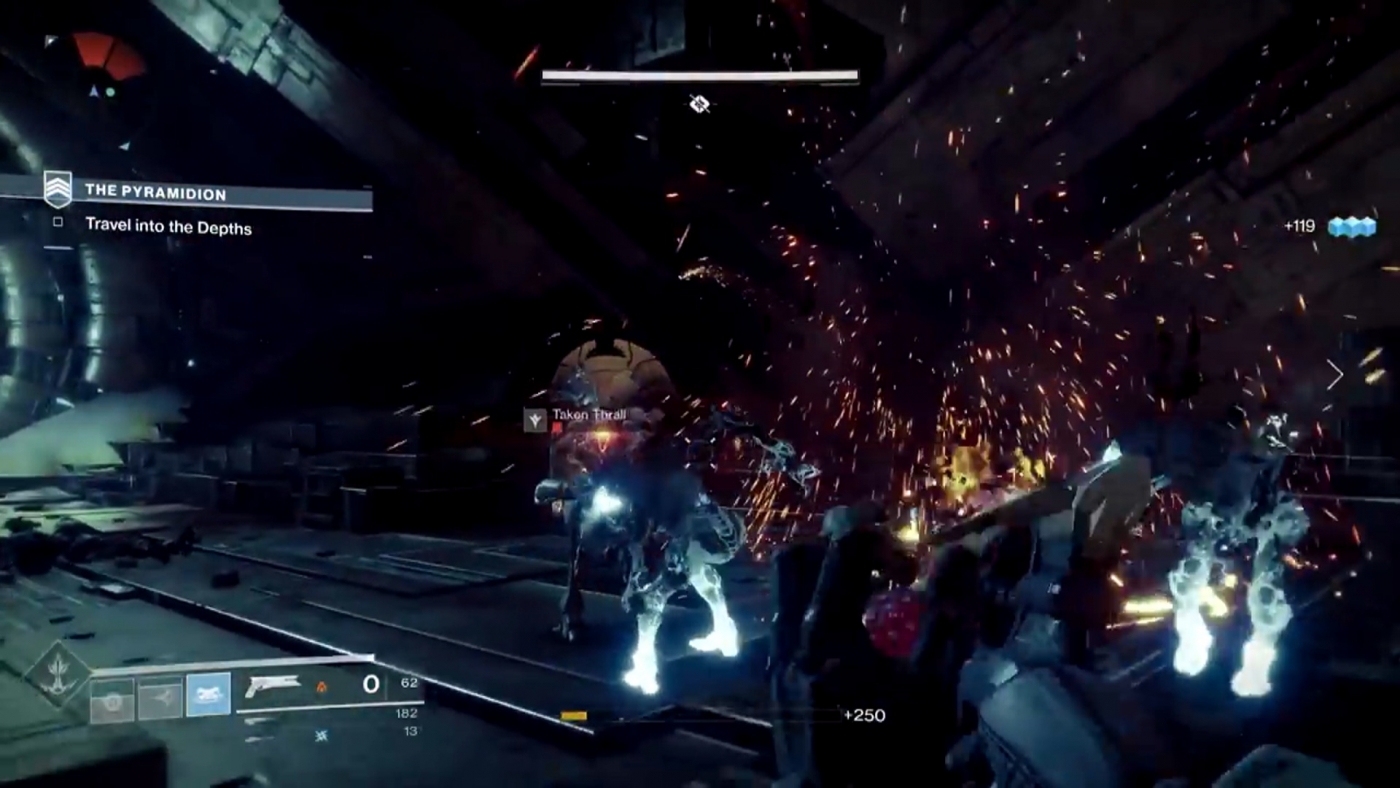Image resolution: width=1400 pixels, height=788 pixels.
Task: Click the Taken Thrall red health bar
Action: click(x=557, y=425)
